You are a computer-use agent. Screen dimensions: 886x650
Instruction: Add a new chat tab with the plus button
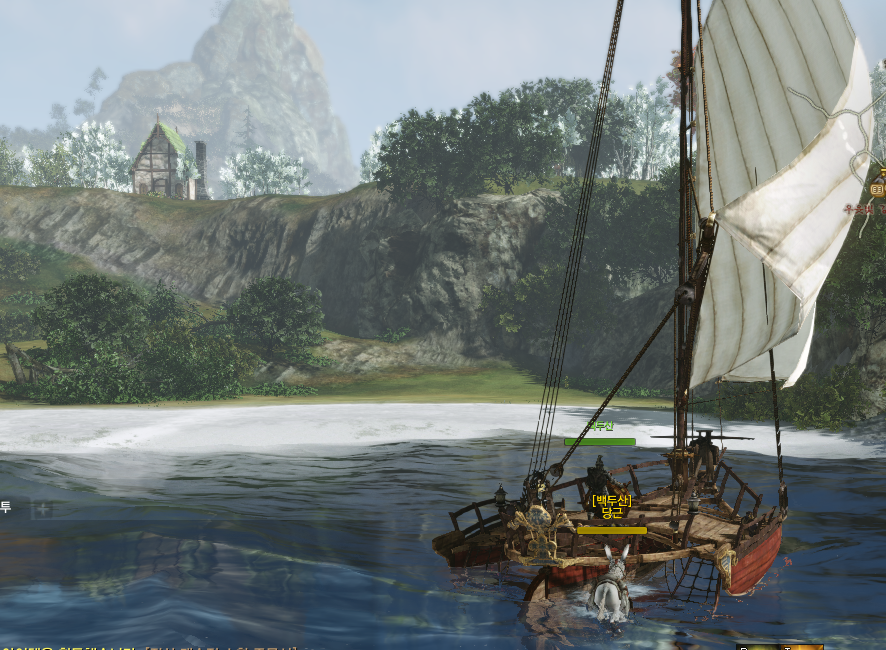click(43, 509)
